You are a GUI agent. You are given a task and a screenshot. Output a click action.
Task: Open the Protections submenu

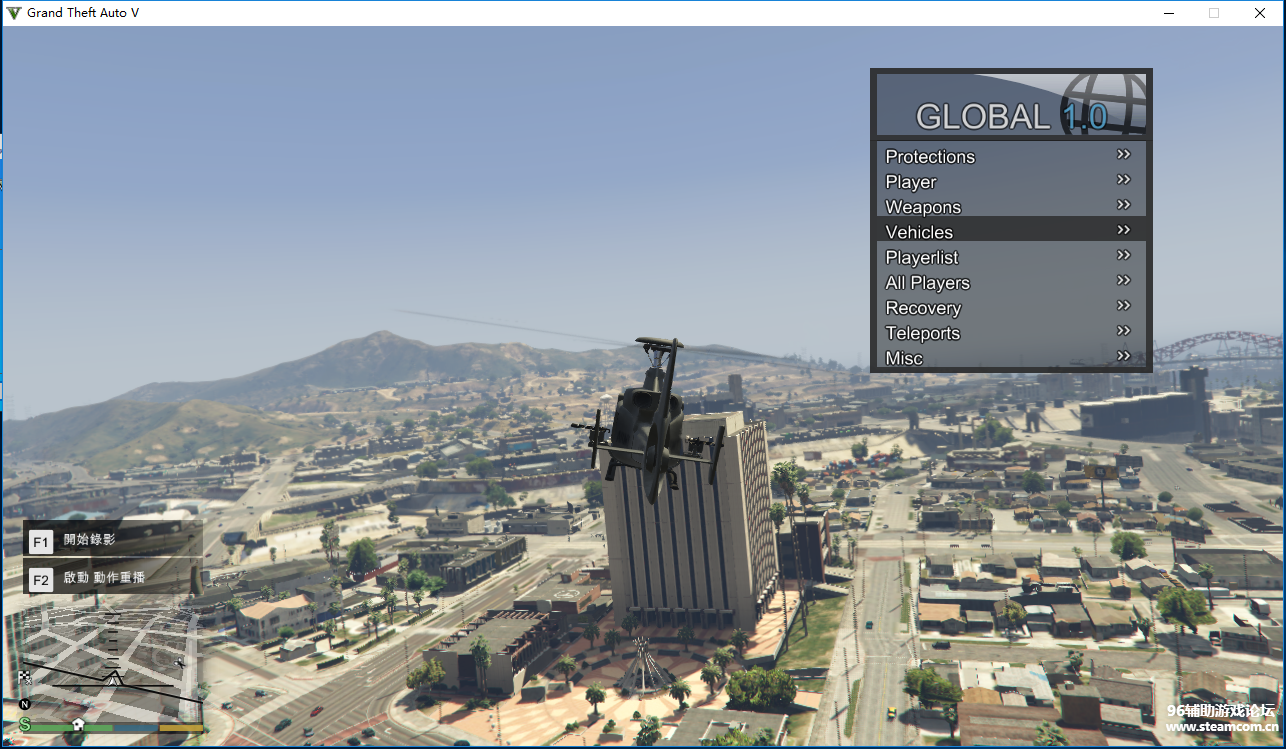click(x=1010, y=156)
